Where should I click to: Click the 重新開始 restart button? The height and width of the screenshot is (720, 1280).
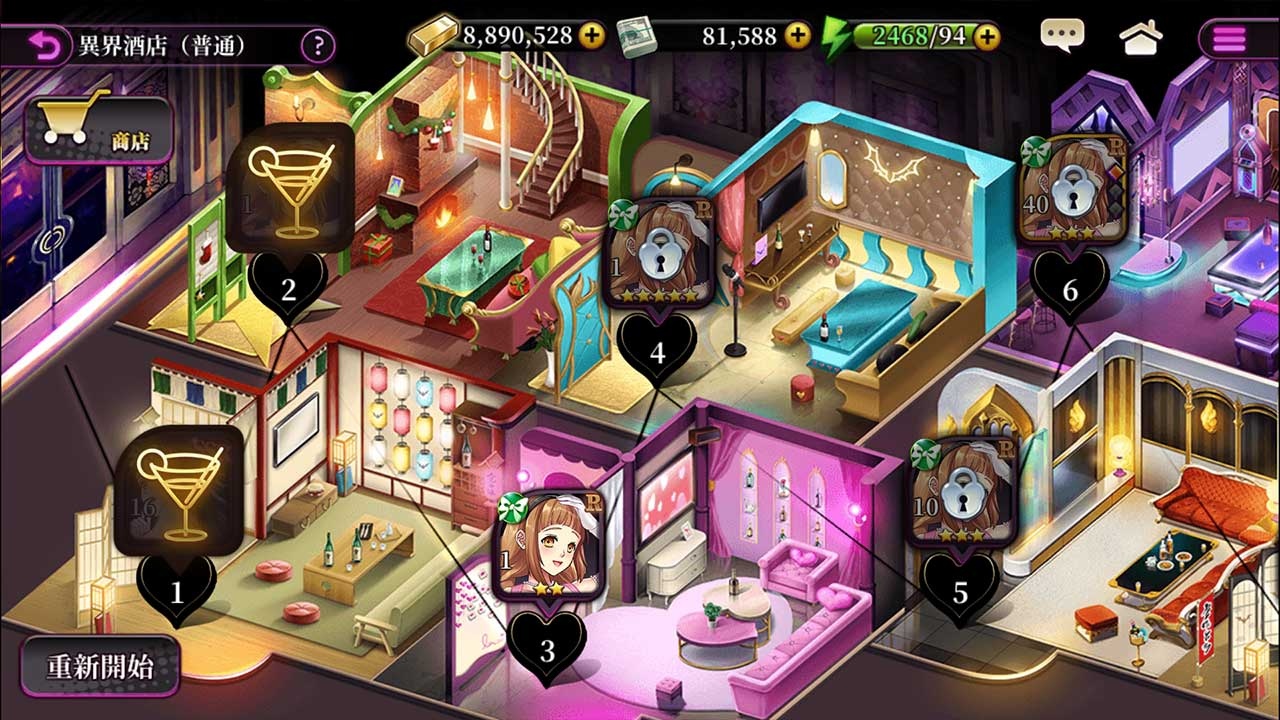[100, 667]
